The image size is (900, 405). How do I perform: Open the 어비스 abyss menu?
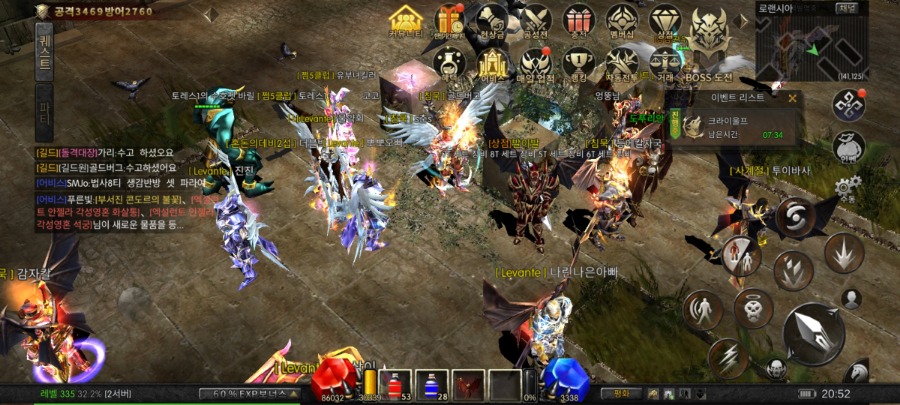(x=492, y=62)
